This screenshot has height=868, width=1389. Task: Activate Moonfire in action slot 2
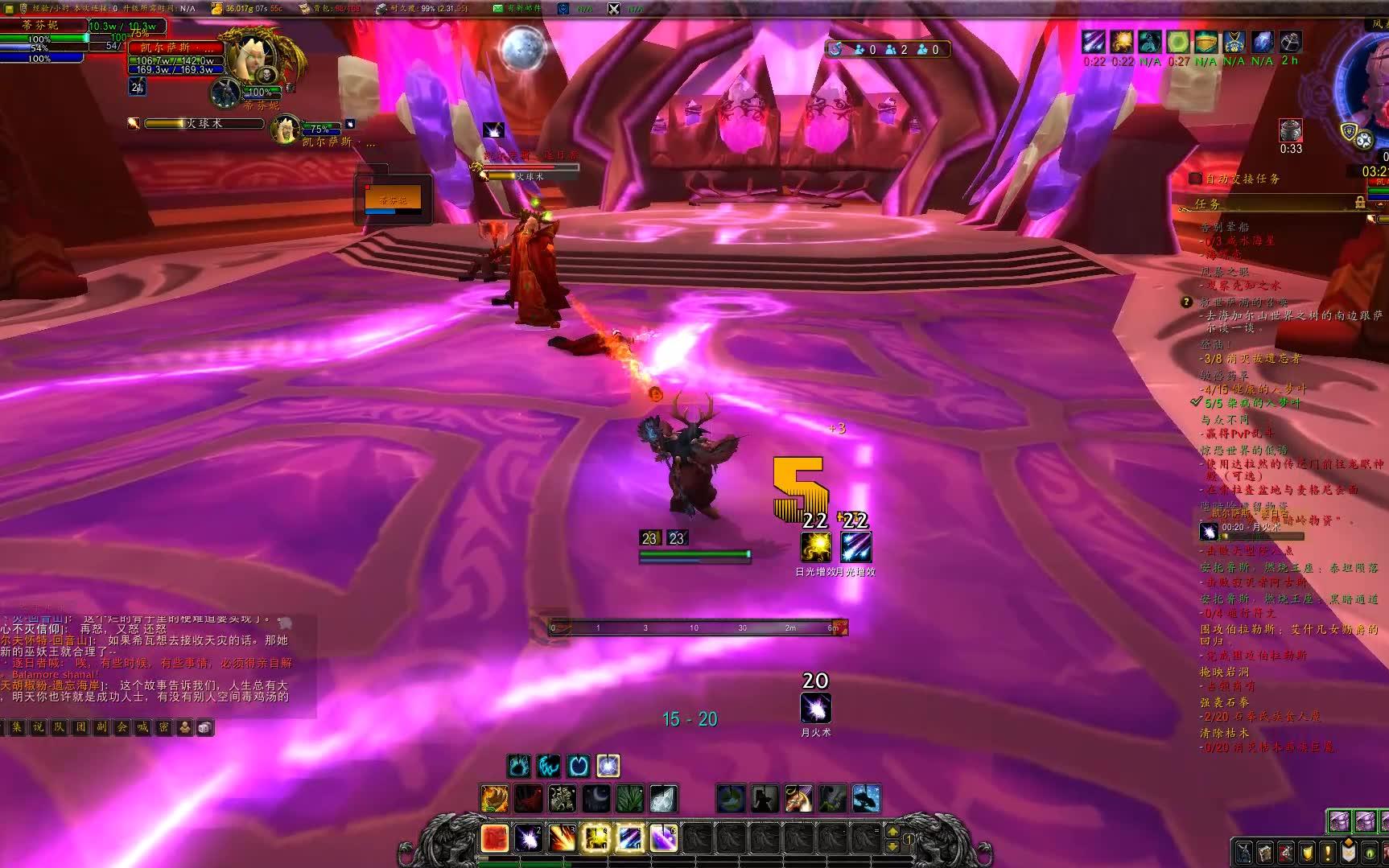coord(528,838)
